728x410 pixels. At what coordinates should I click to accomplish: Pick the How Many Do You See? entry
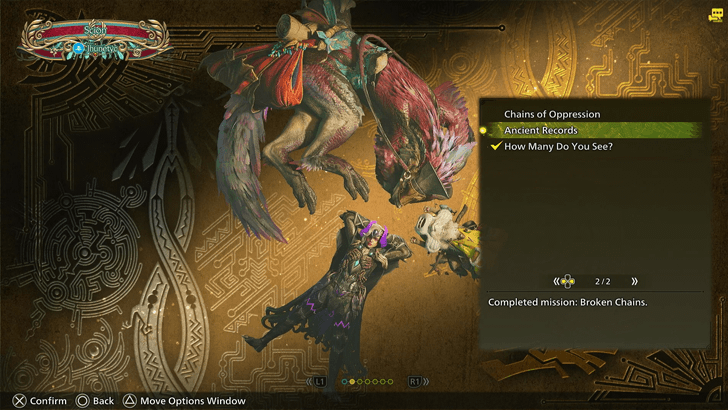point(558,147)
